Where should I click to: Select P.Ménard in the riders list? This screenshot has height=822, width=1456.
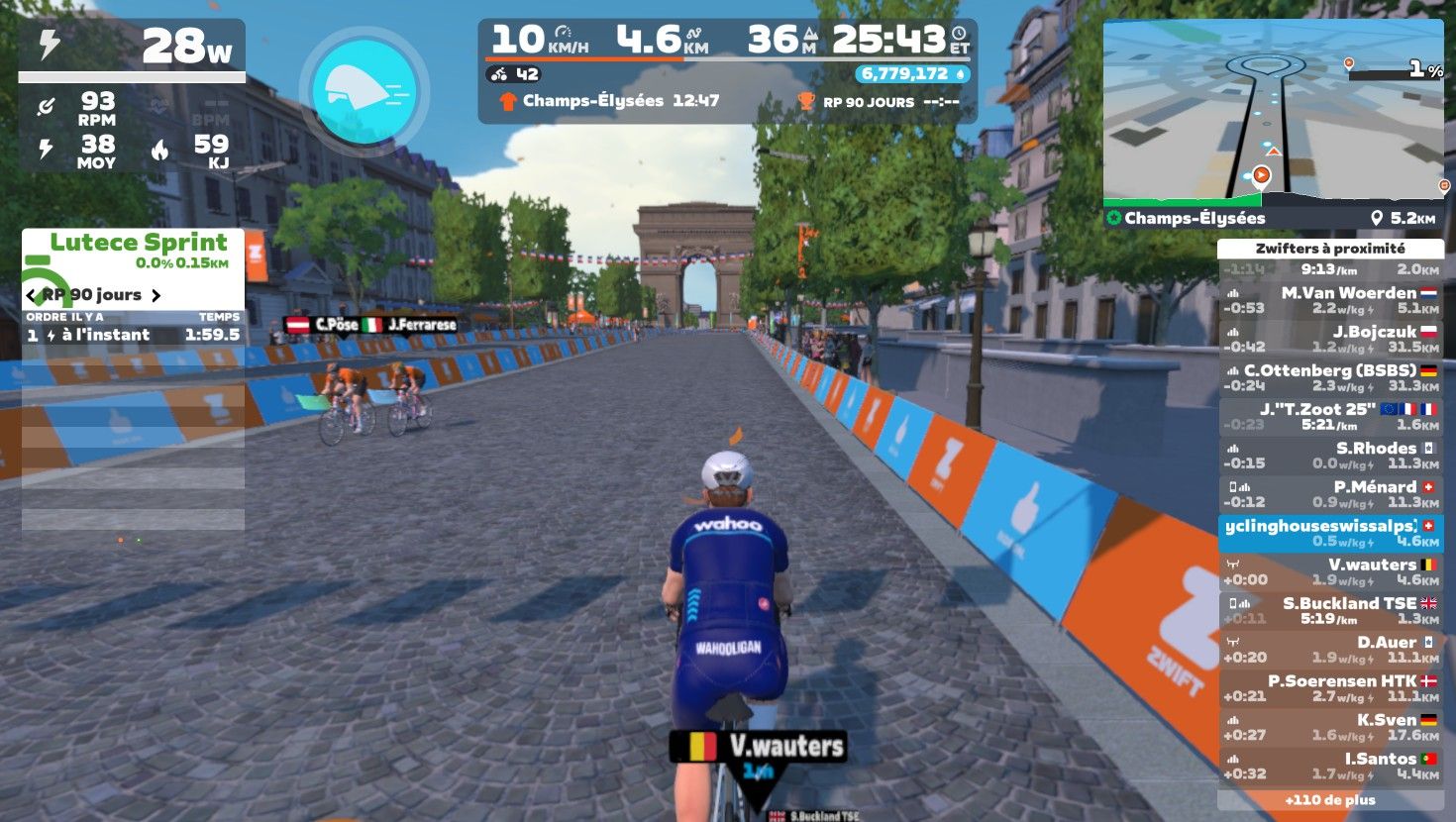[1330, 493]
